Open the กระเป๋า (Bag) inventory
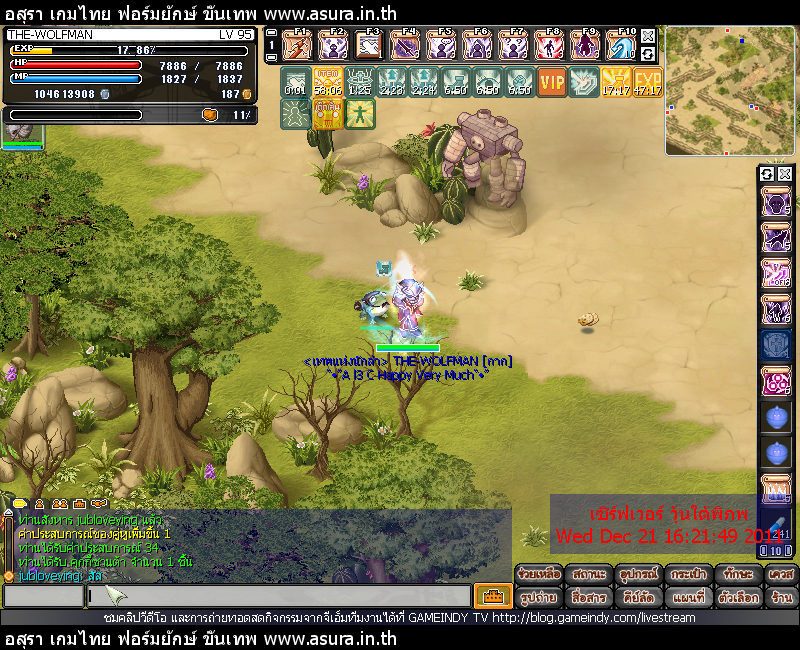The image size is (800, 650). [687, 575]
